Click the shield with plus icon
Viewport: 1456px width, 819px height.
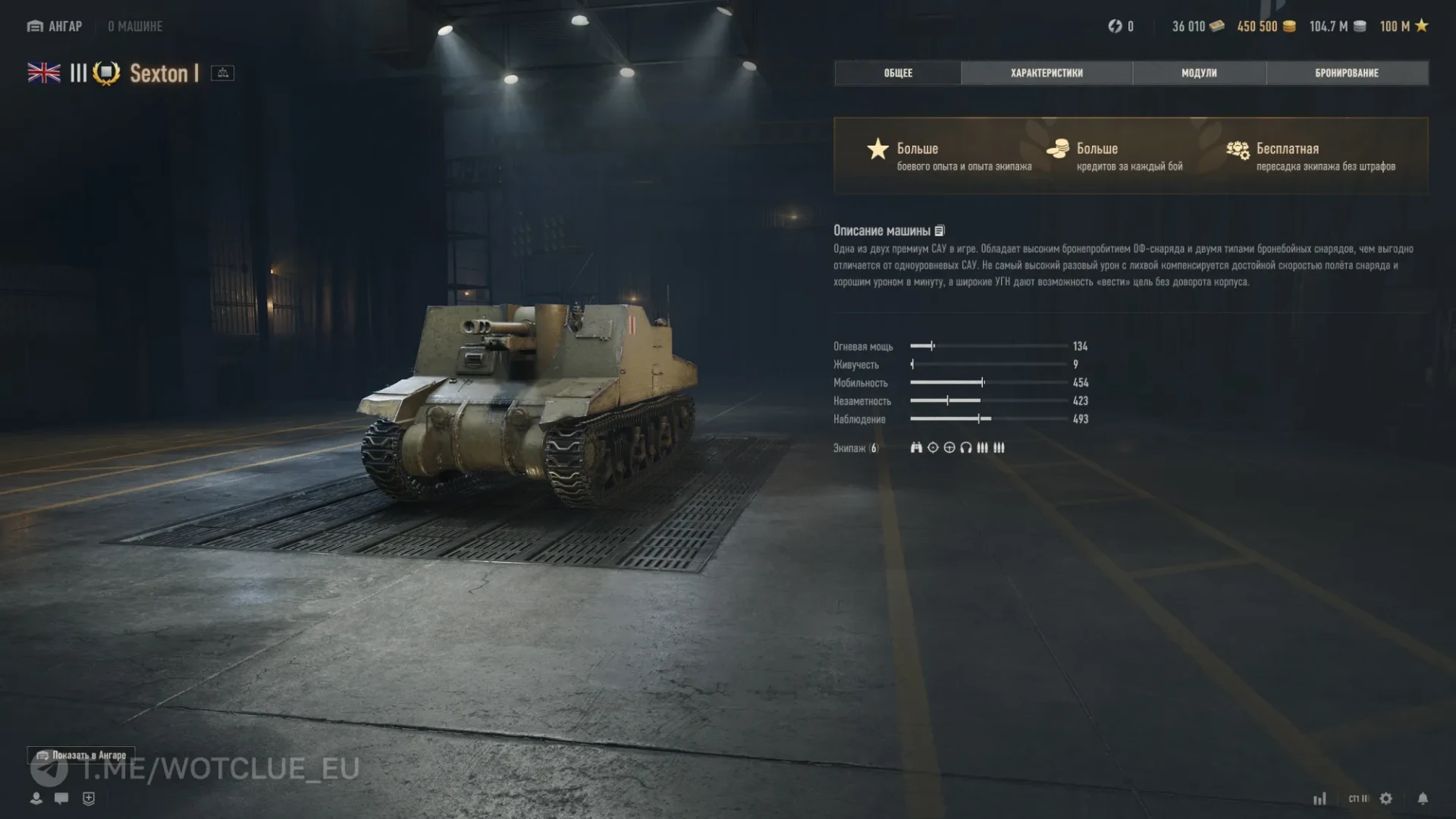[x=89, y=798]
